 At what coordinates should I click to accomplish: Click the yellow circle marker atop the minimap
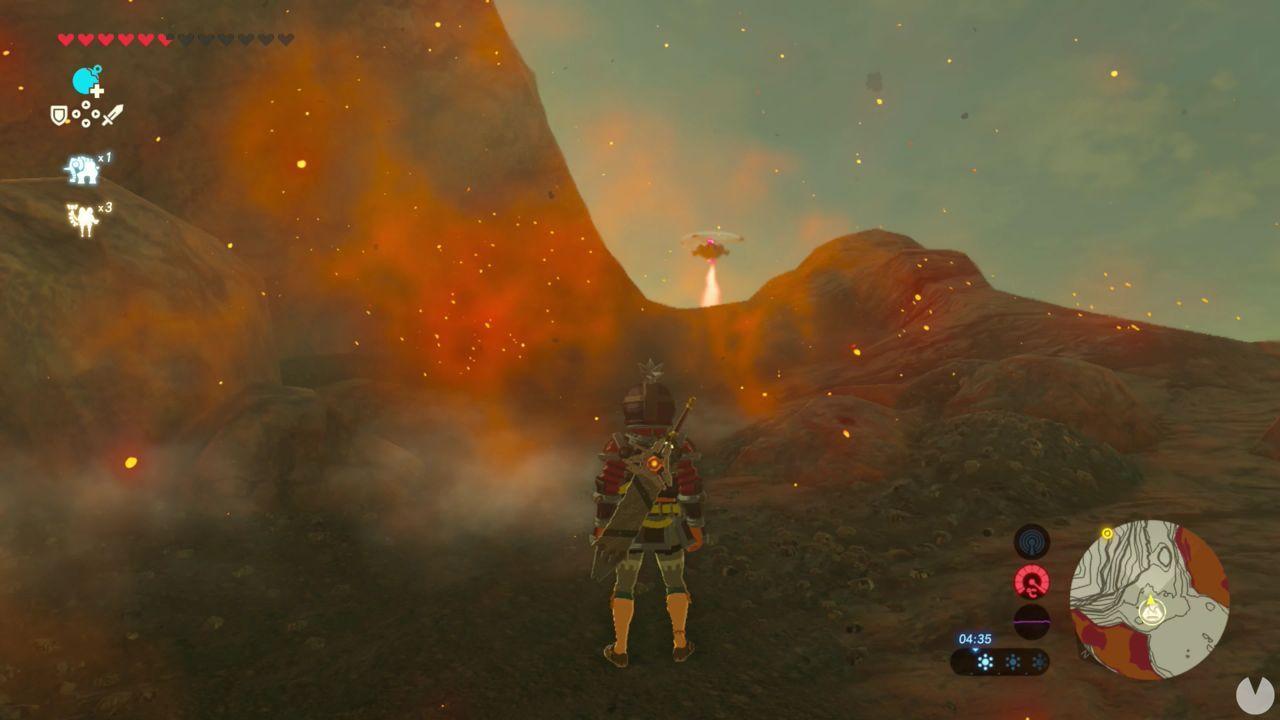(x=1106, y=534)
